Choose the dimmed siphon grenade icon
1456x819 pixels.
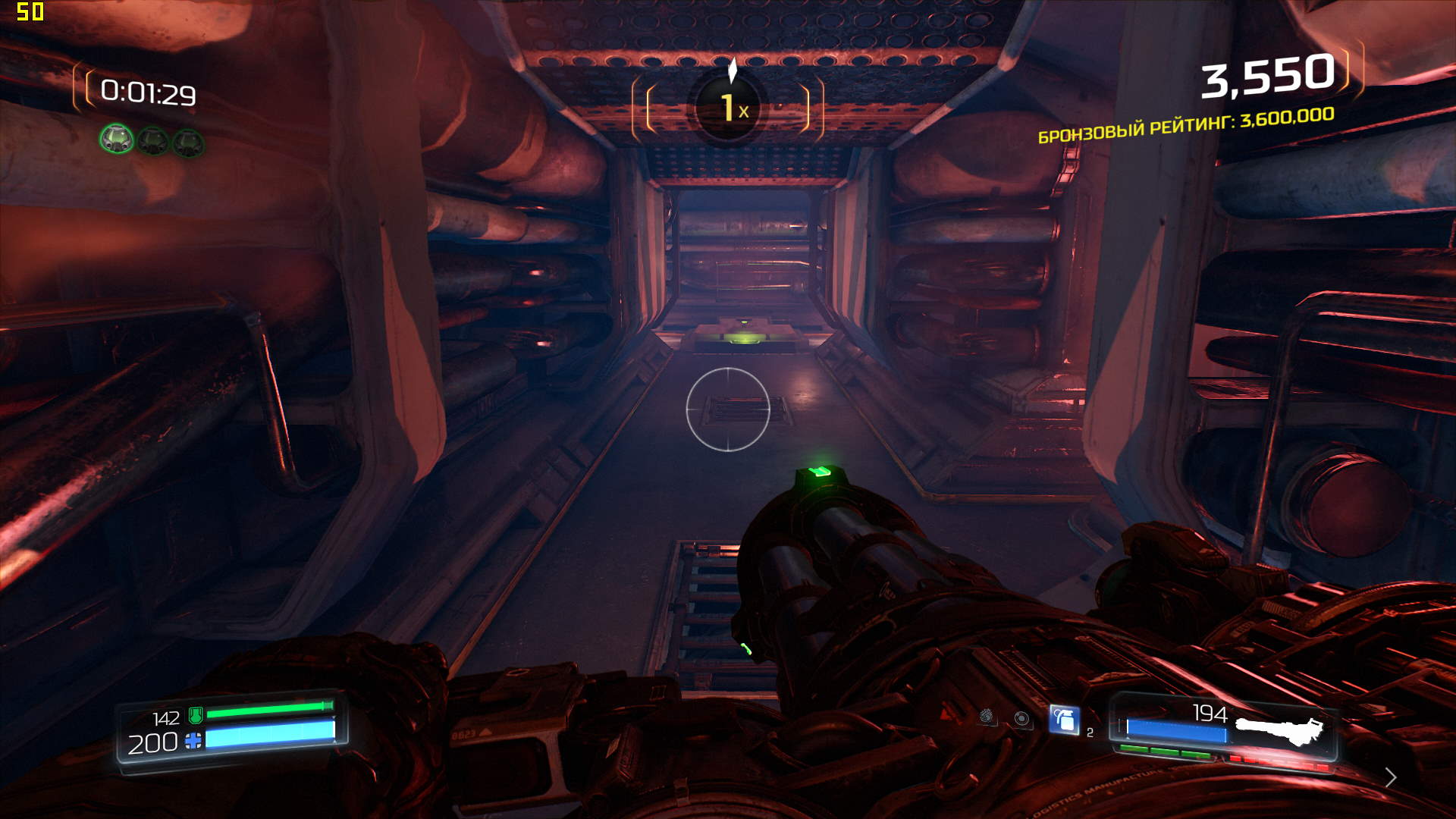coord(986,716)
